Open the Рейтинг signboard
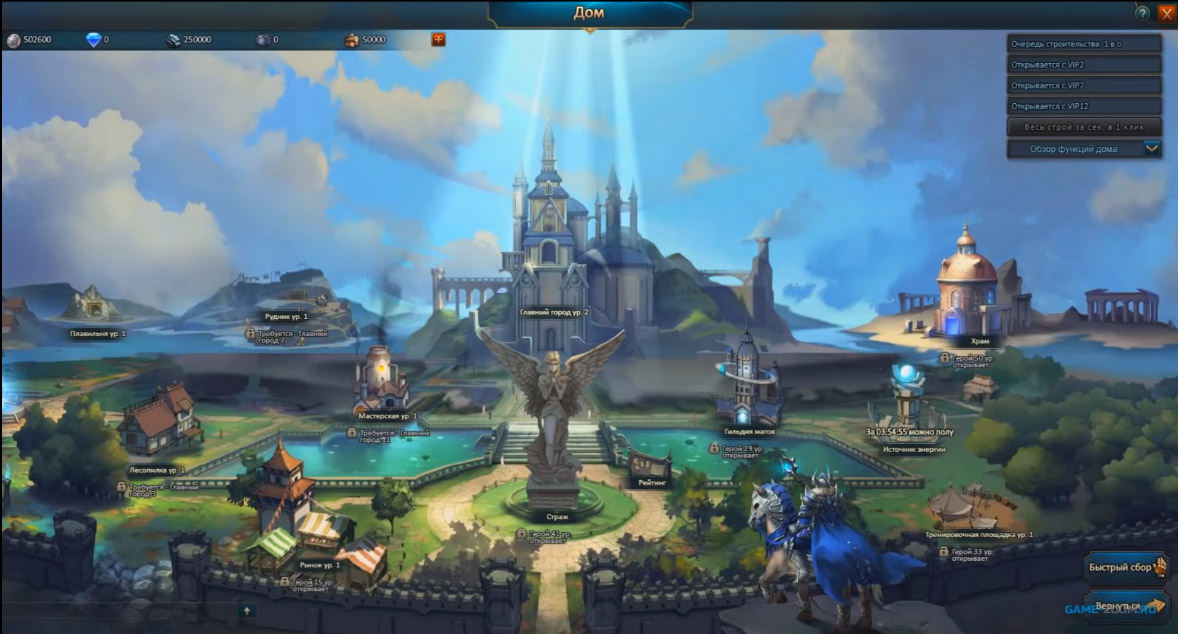 coord(648,466)
